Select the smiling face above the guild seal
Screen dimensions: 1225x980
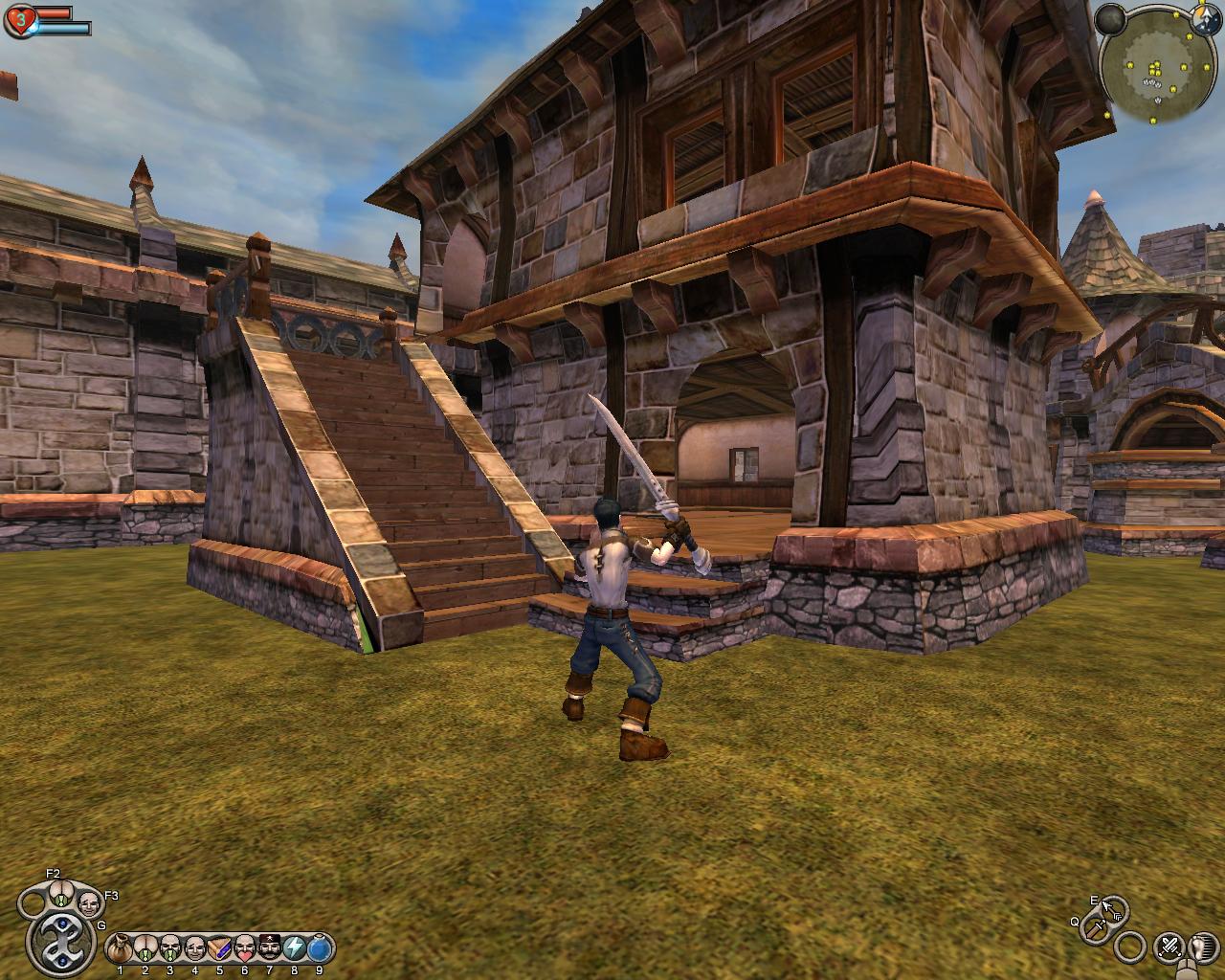(x=88, y=902)
